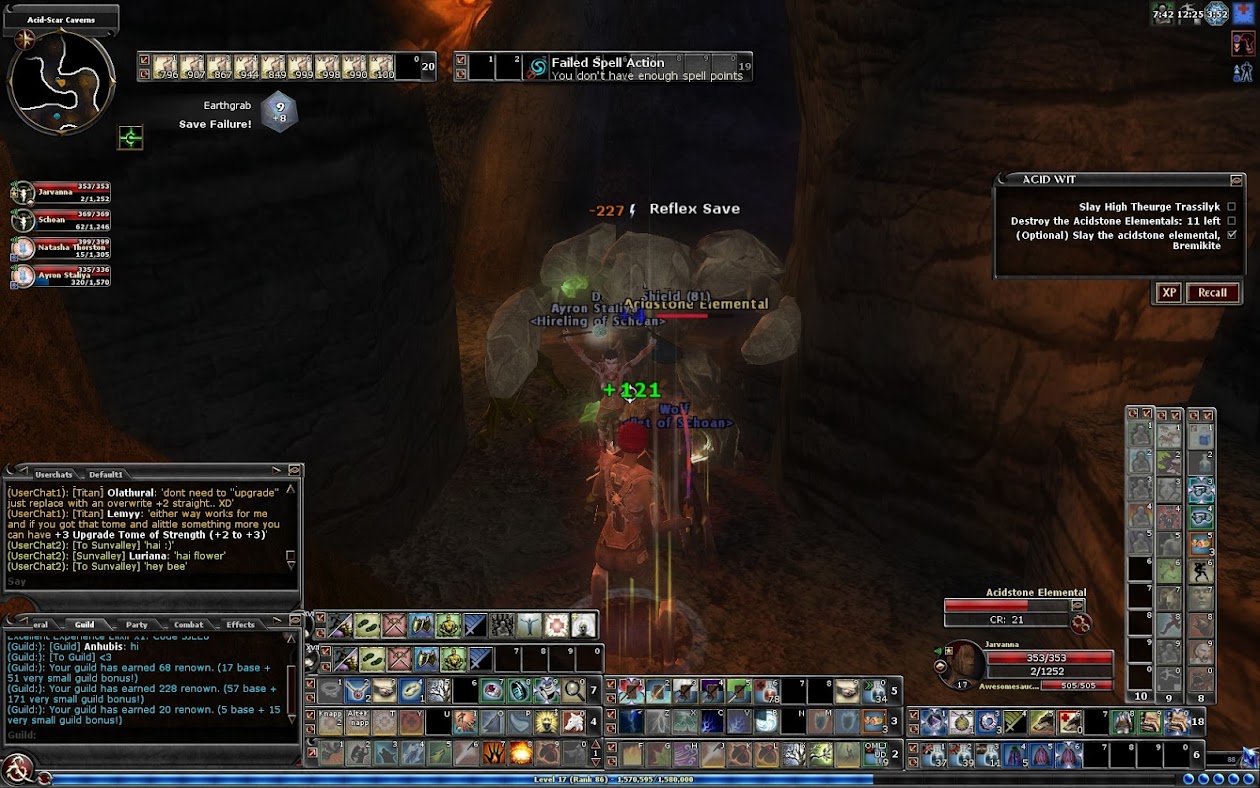Click the minimap
This screenshot has width=1260, height=788.
tap(60, 82)
